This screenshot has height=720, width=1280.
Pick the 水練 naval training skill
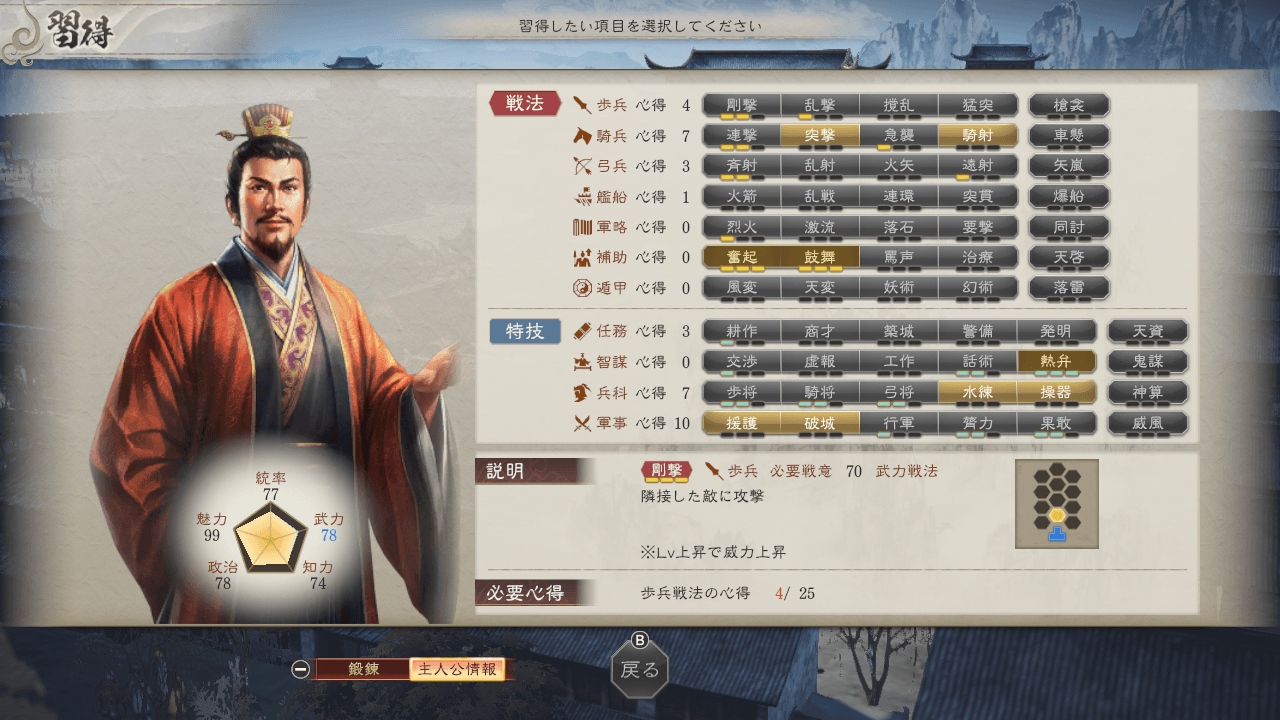pyautogui.click(x=977, y=392)
